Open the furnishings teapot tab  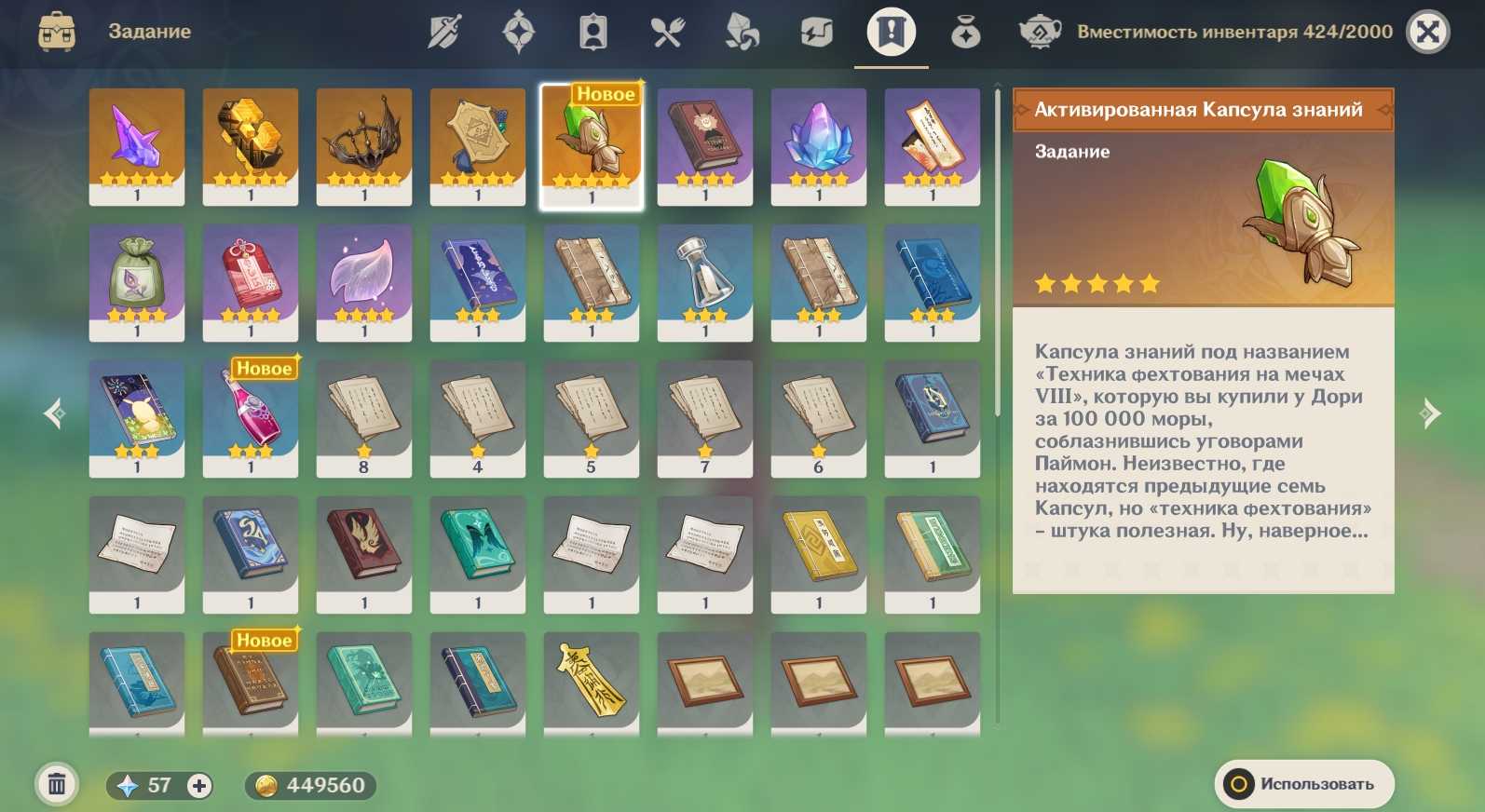point(1040,33)
